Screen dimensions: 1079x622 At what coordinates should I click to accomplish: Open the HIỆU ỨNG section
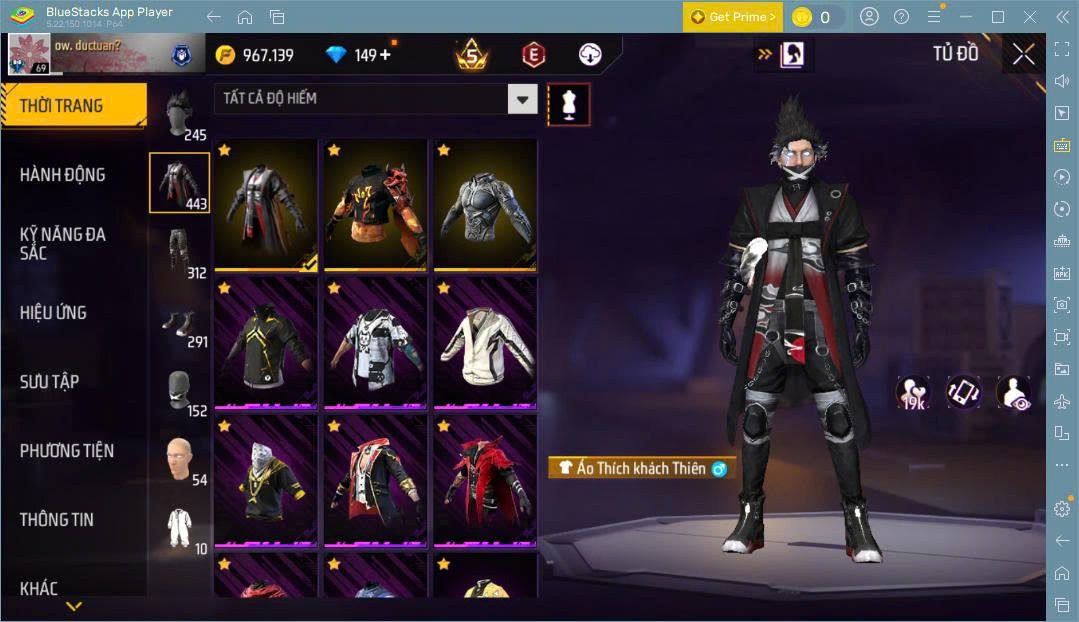(53, 313)
